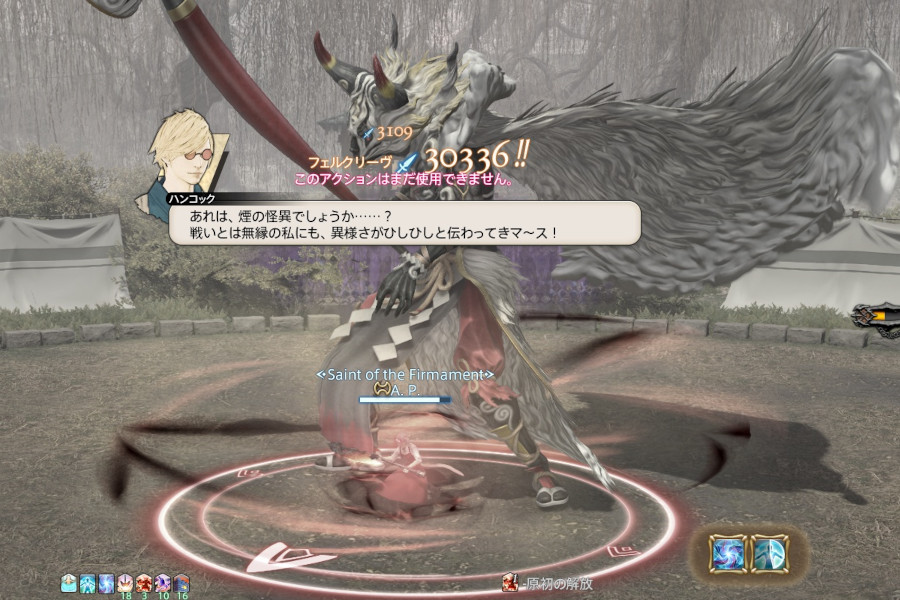Activate the gold-framed blue swirl action

(x=726, y=553)
